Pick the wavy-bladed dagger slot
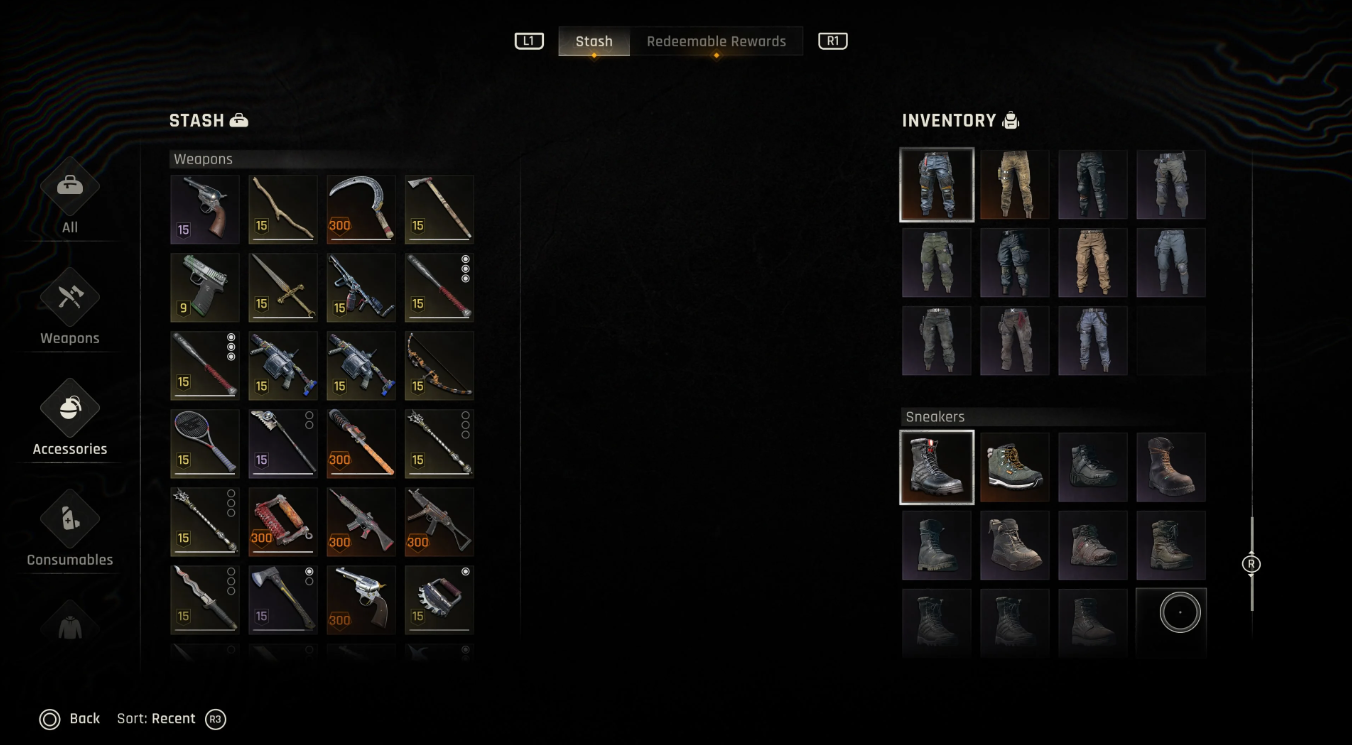The image size is (1352, 745). (205, 600)
